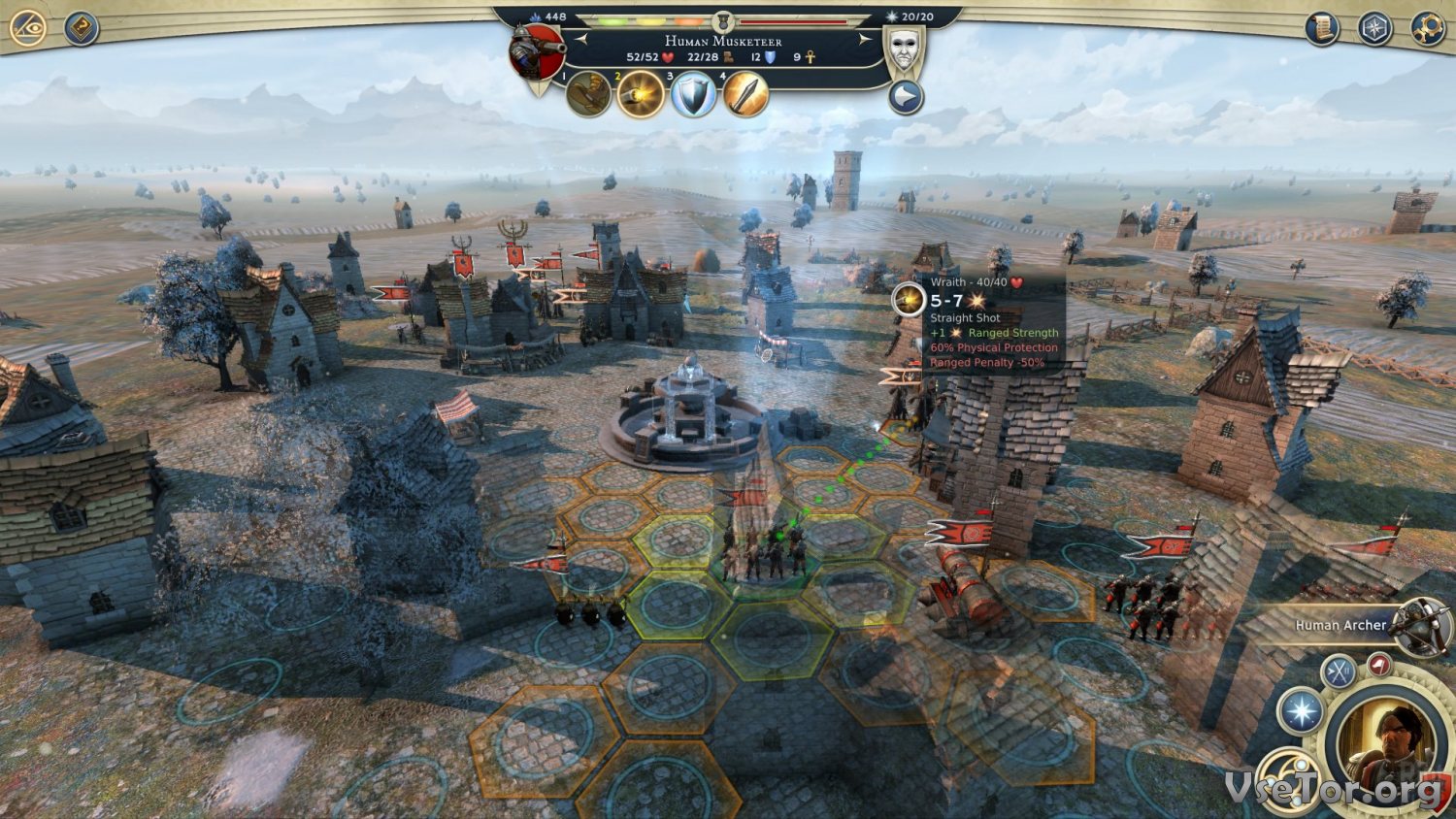This screenshot has width=1456, height=819.
Task: Cycle to previous unit with left arrow
Action: coord(582,40)
